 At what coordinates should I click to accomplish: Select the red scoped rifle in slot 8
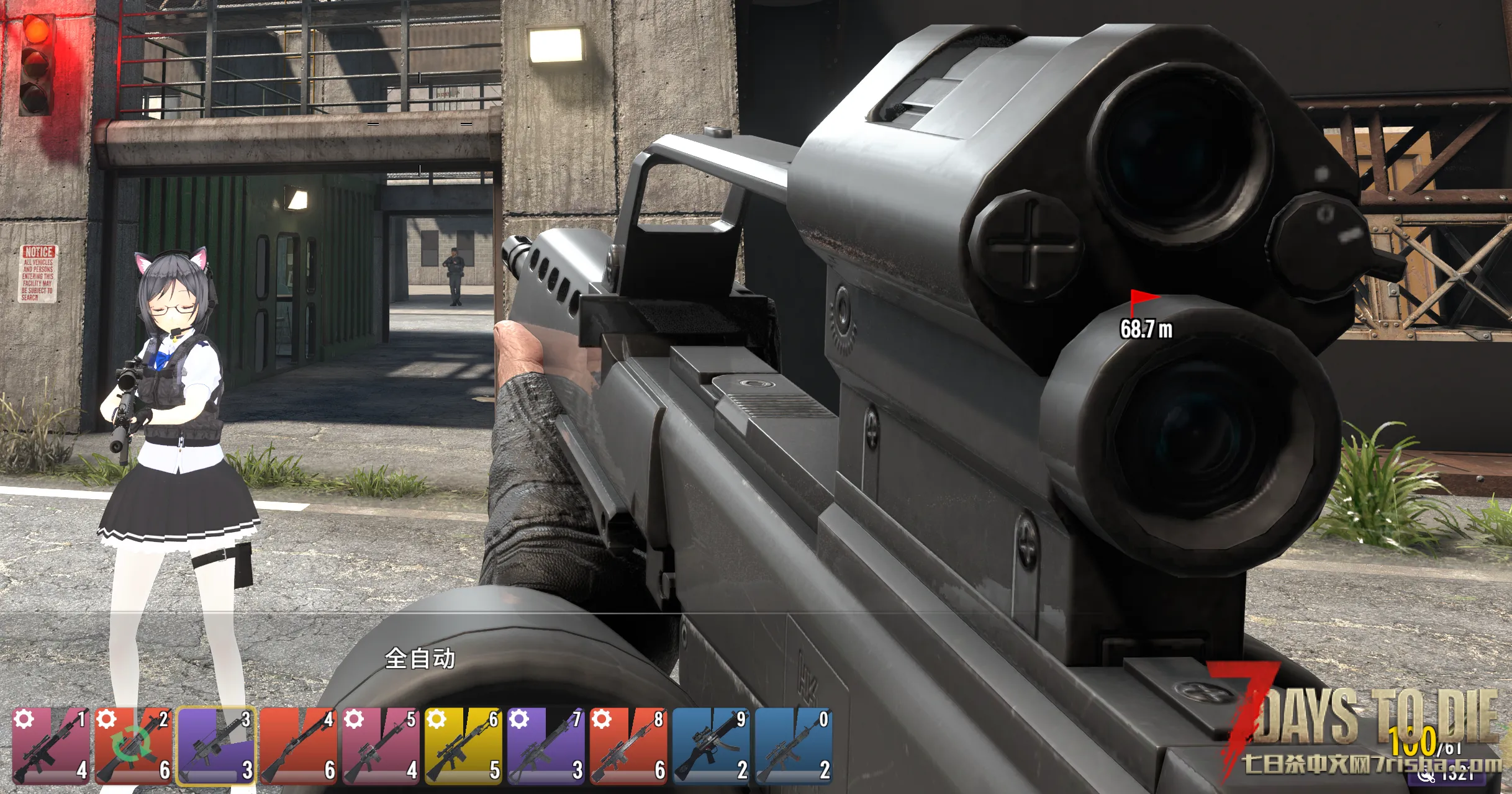[629, 746]
